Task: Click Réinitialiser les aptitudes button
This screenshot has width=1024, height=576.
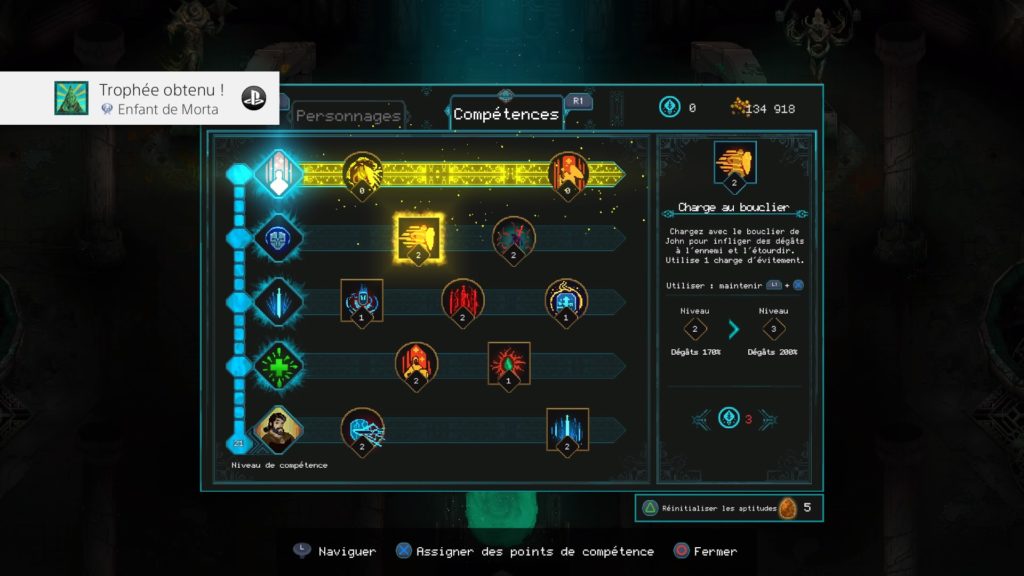Action: 720,508
